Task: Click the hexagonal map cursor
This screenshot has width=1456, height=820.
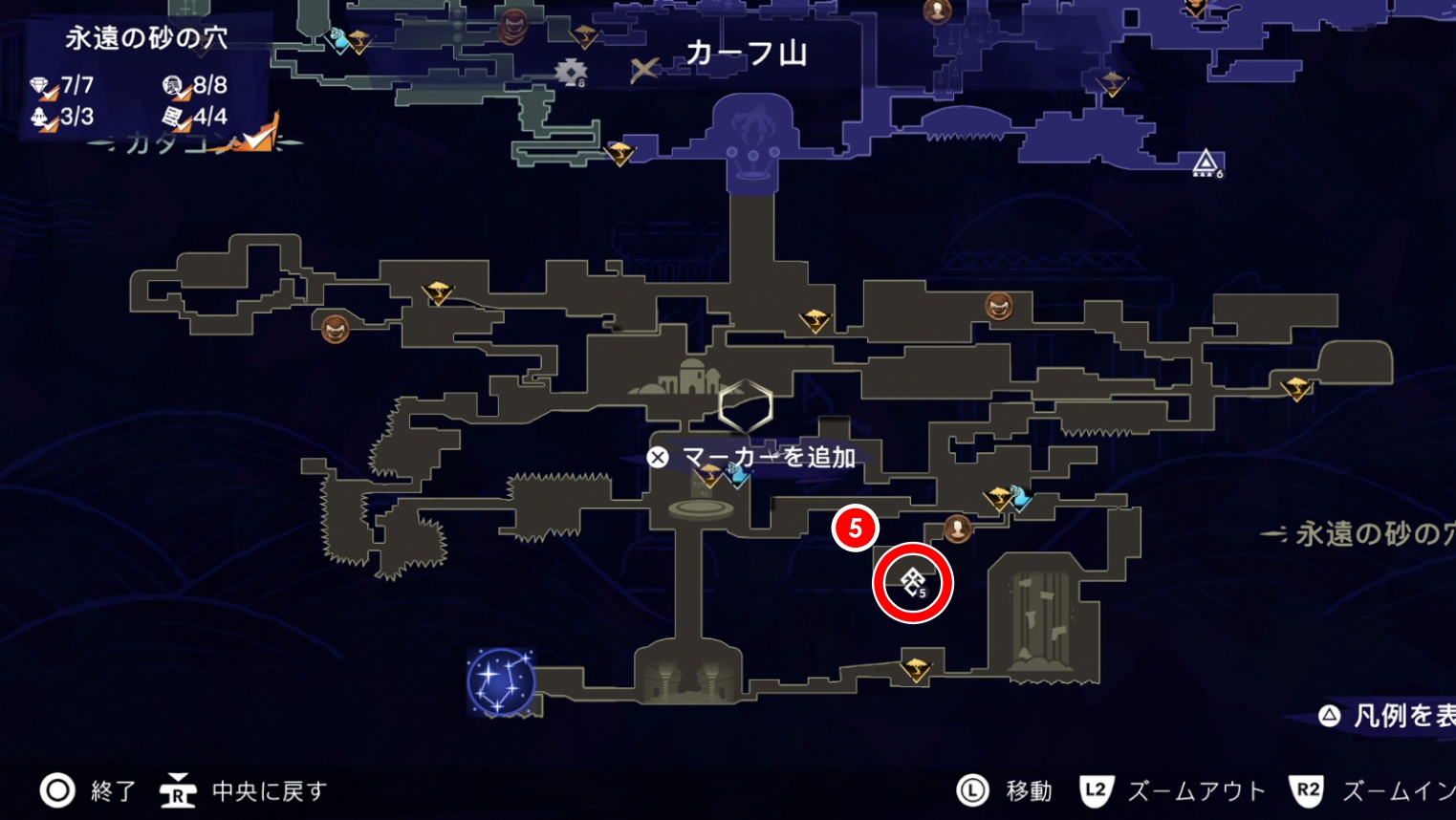Action: click(746, 406)
